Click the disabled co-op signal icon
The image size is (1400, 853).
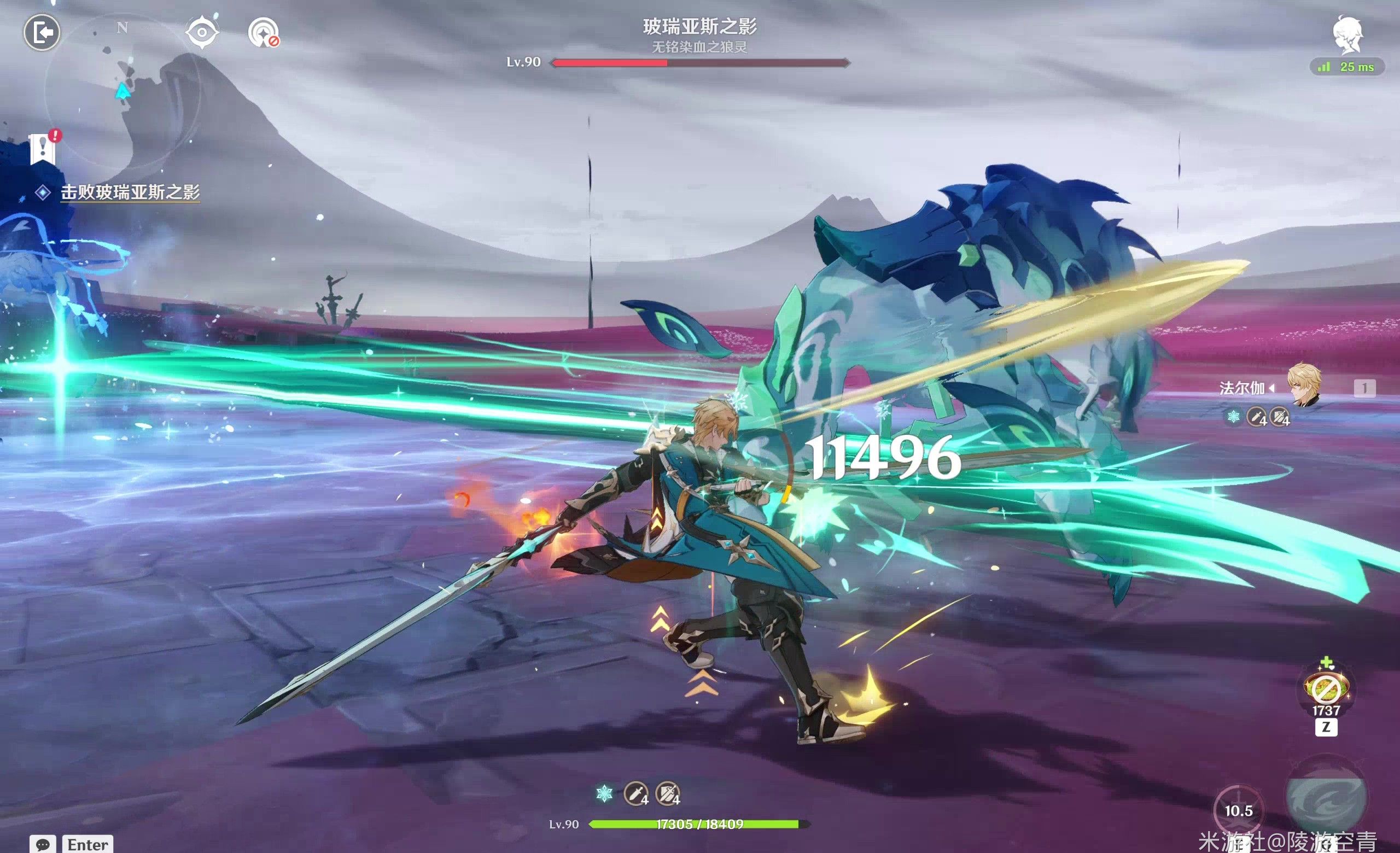point(264,32)
